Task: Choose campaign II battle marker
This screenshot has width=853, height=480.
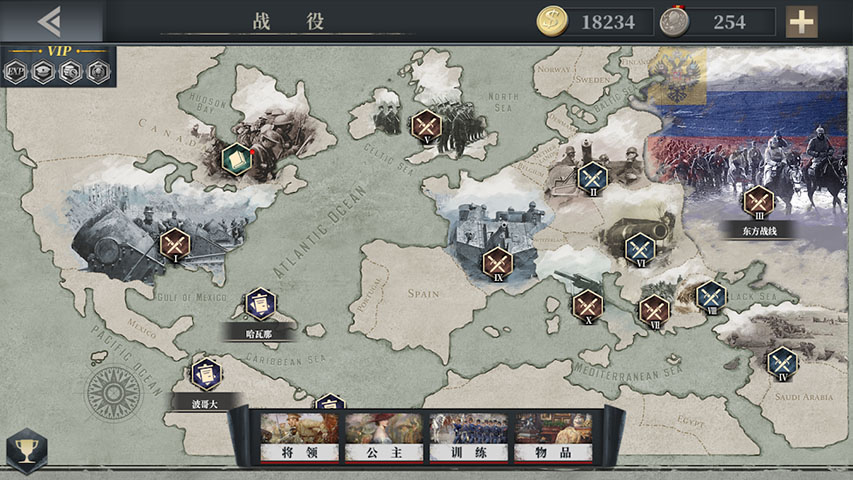Action: point(592,177)
